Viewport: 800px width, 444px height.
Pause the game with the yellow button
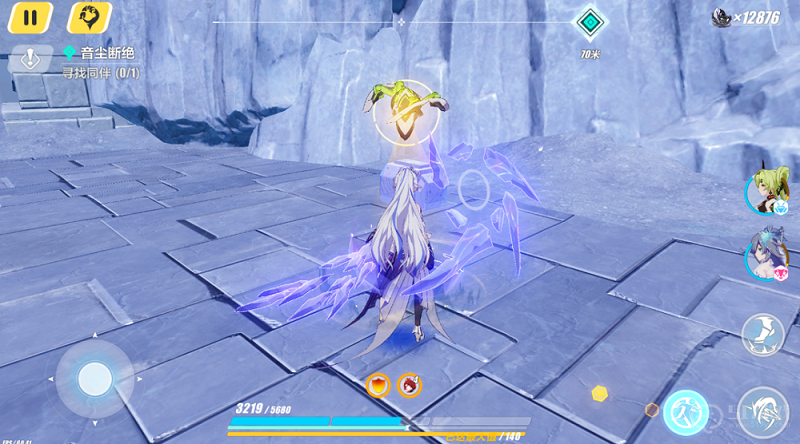[30, 18]
